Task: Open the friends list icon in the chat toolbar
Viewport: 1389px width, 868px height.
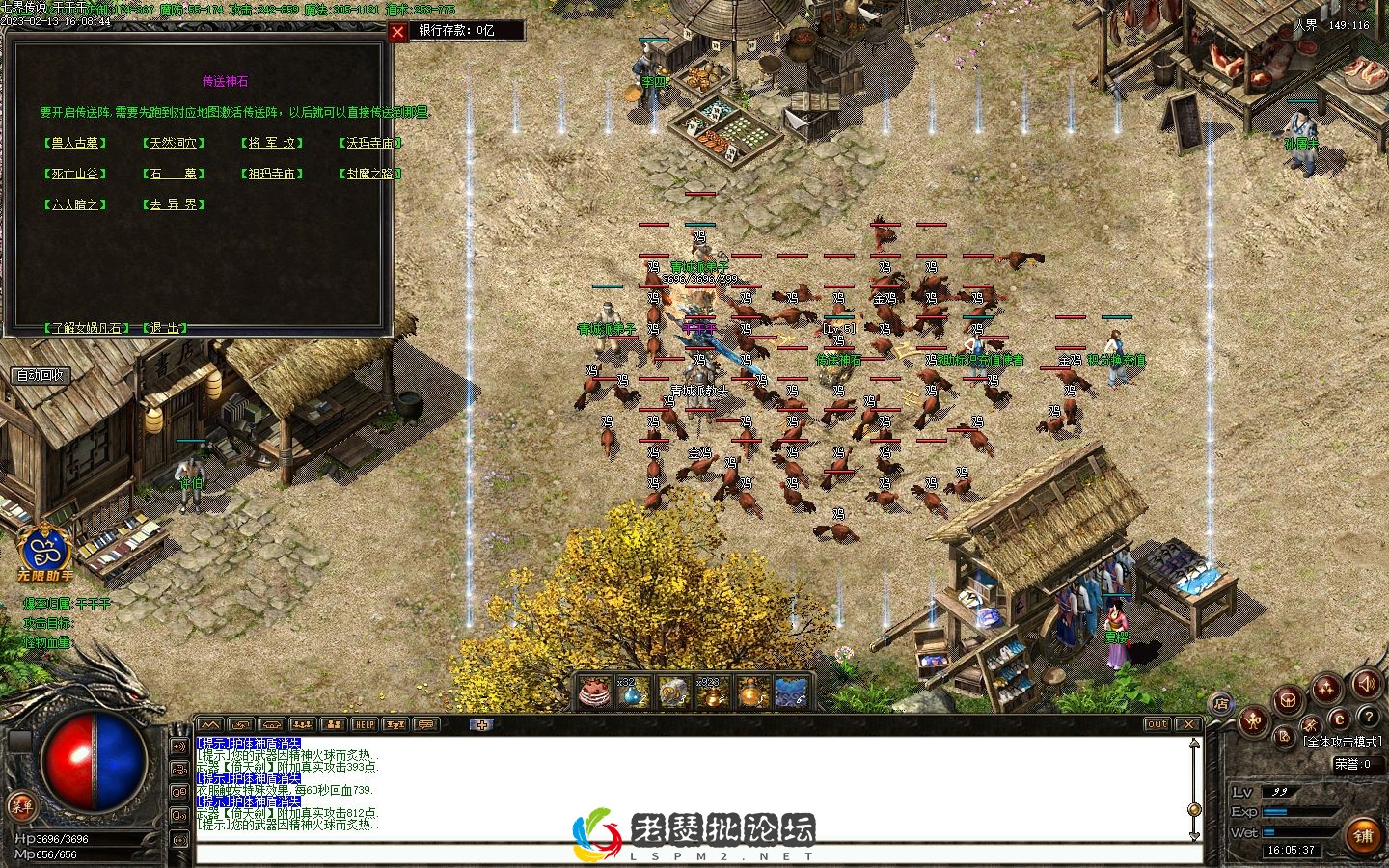Action: pos(334,724)
